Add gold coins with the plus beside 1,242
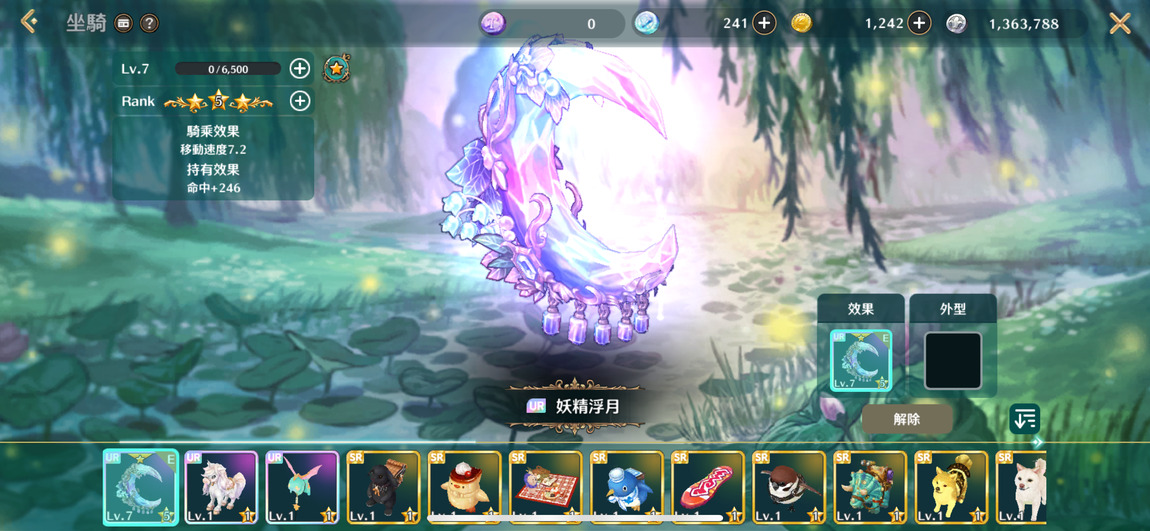 (x=919, y=23)
